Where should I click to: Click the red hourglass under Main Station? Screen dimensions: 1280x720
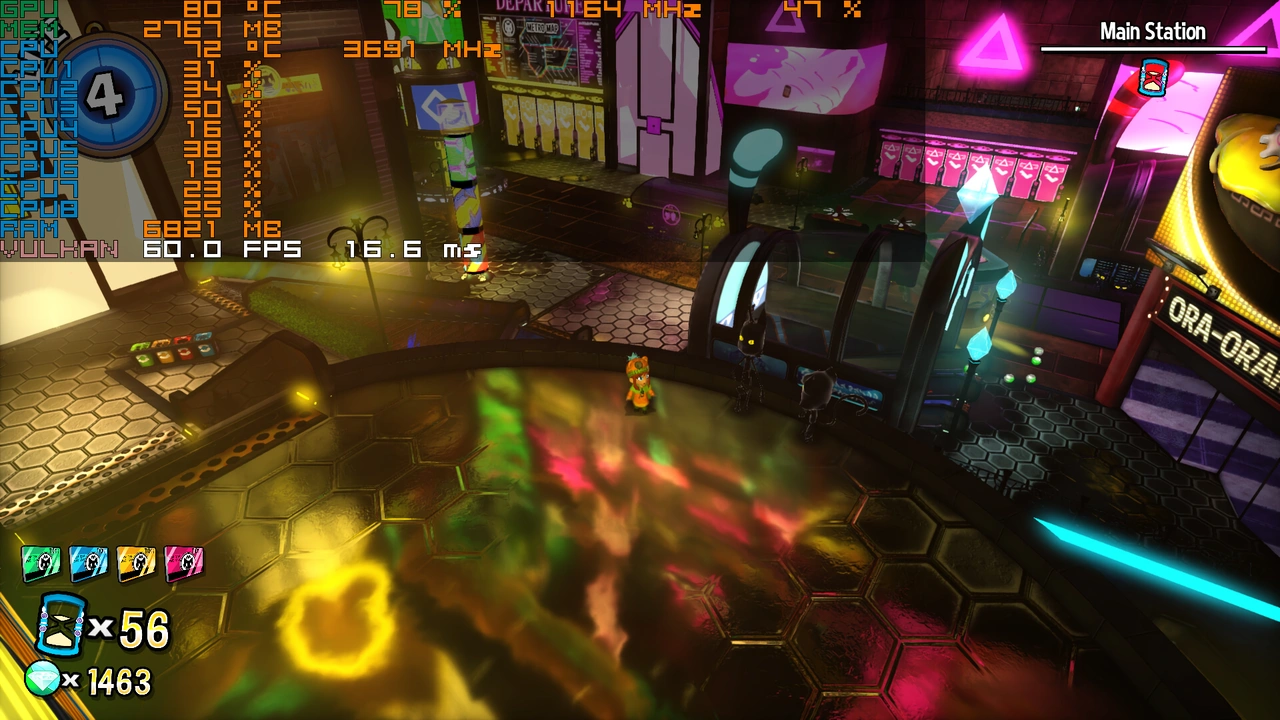(1153, 77)
